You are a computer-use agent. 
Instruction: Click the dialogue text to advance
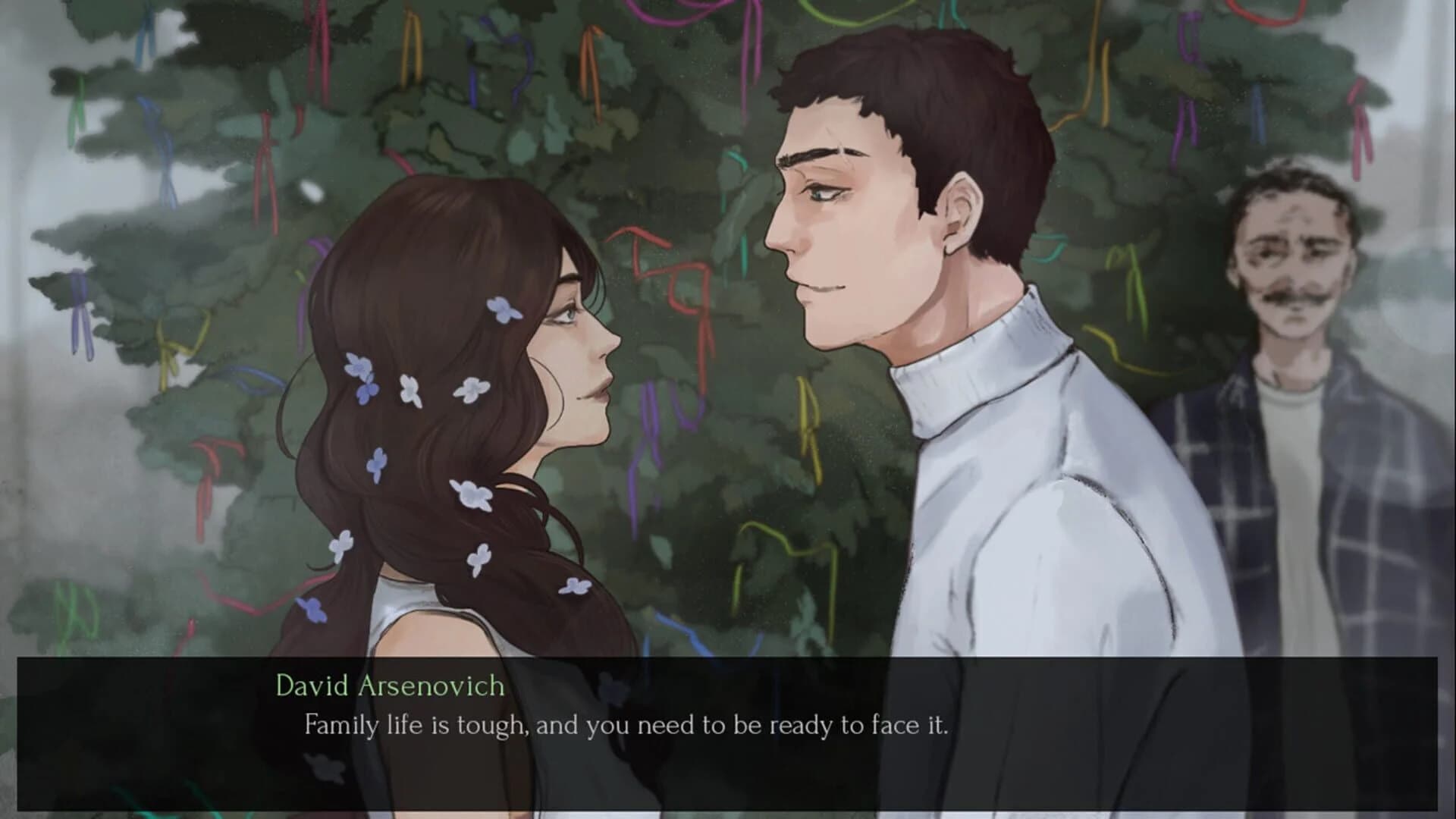click(x=629, y=726)
